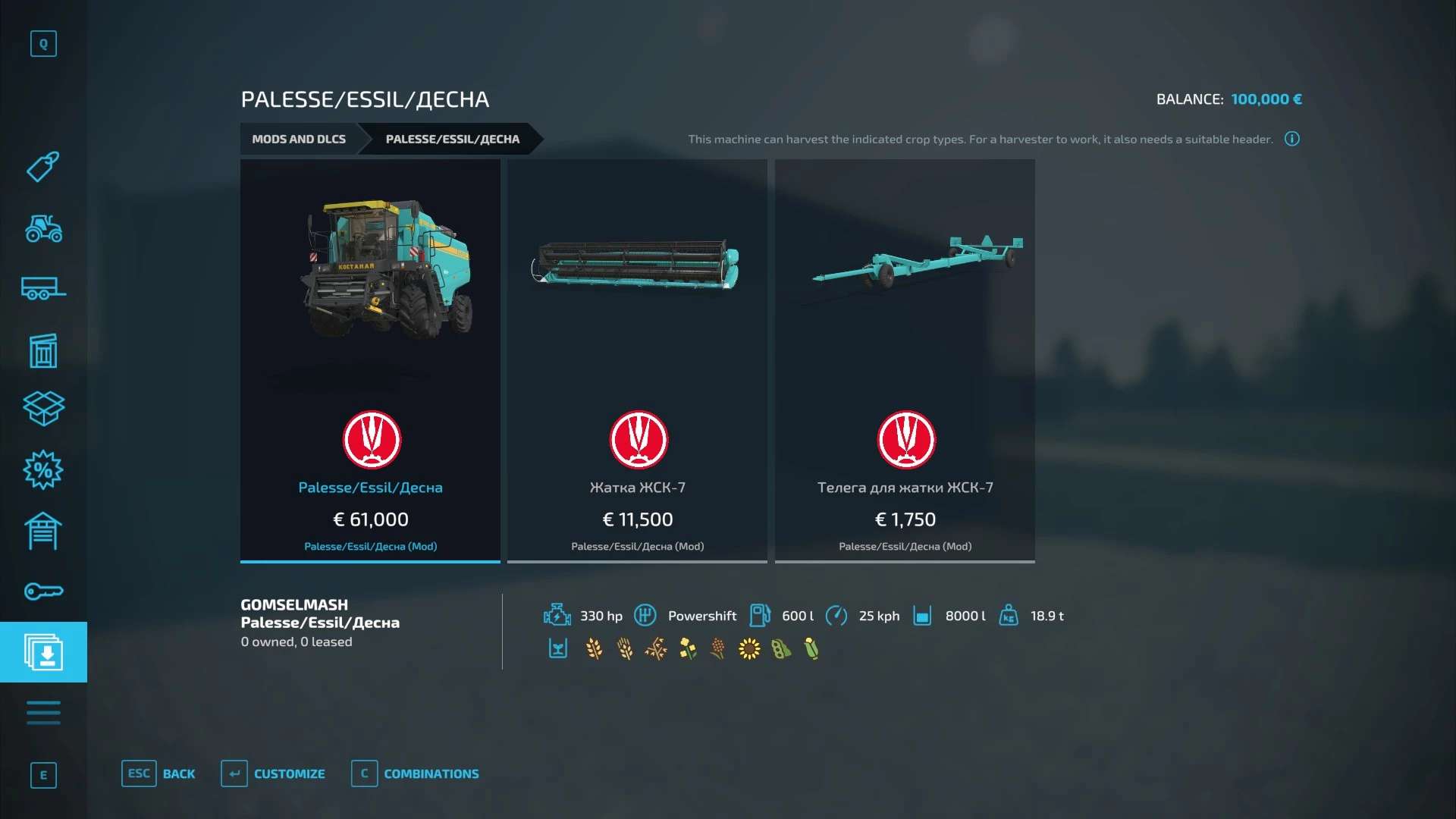Image resolution: width=1456 pixels, height=819 pixels.
Task: Open the price tag brands category
Action: pyautogui.click(x=43, y=167)
